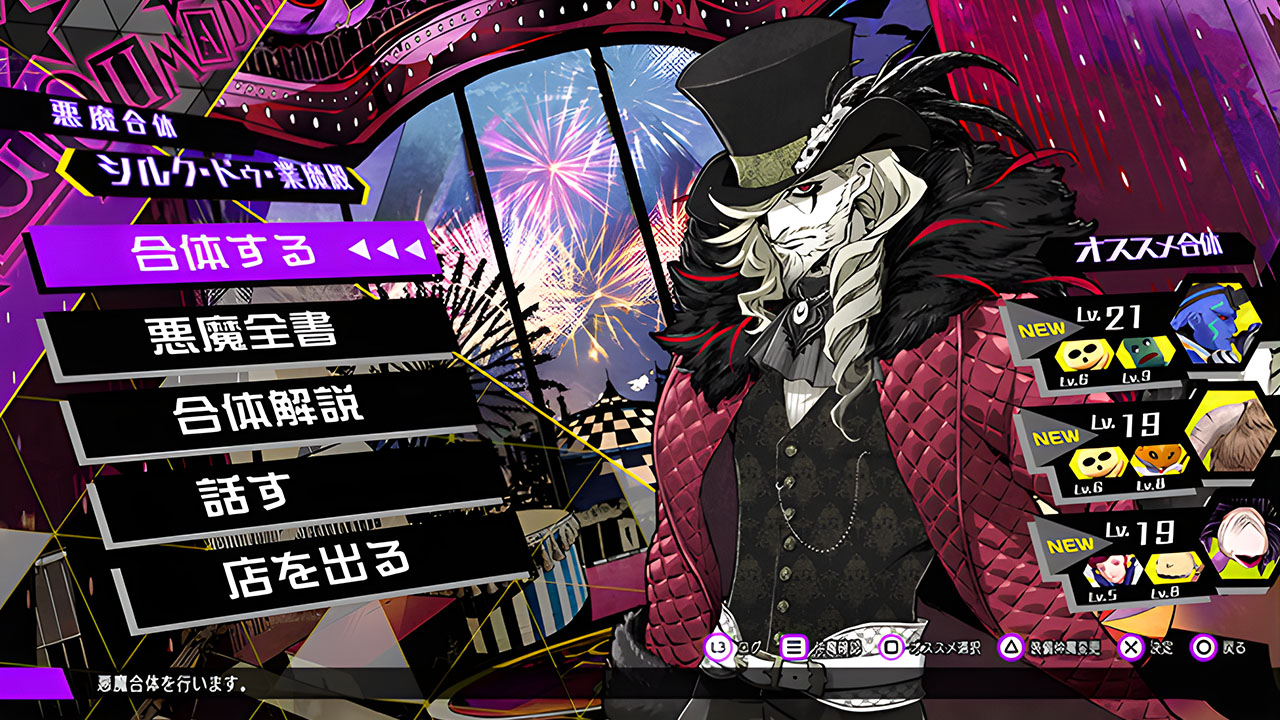Image resolution: width=1280 pixels, height=720 pixels.
Task: Click the hamburger menu button prompt icon
Action: click(x=793, y=647)
